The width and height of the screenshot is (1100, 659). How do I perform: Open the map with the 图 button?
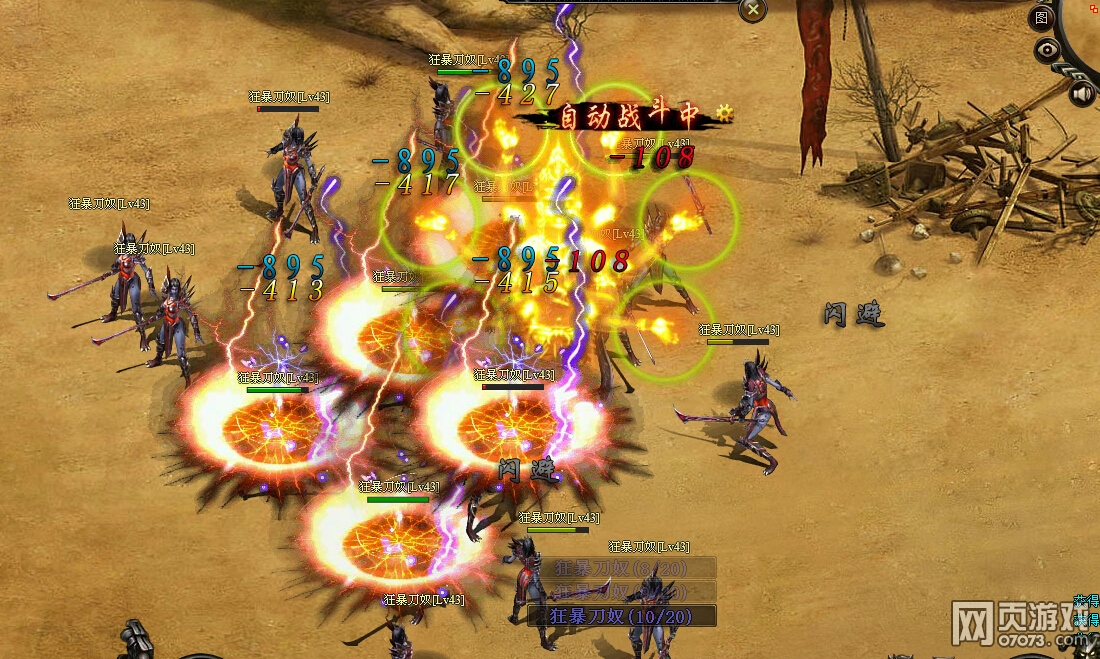coord(1042,17)
